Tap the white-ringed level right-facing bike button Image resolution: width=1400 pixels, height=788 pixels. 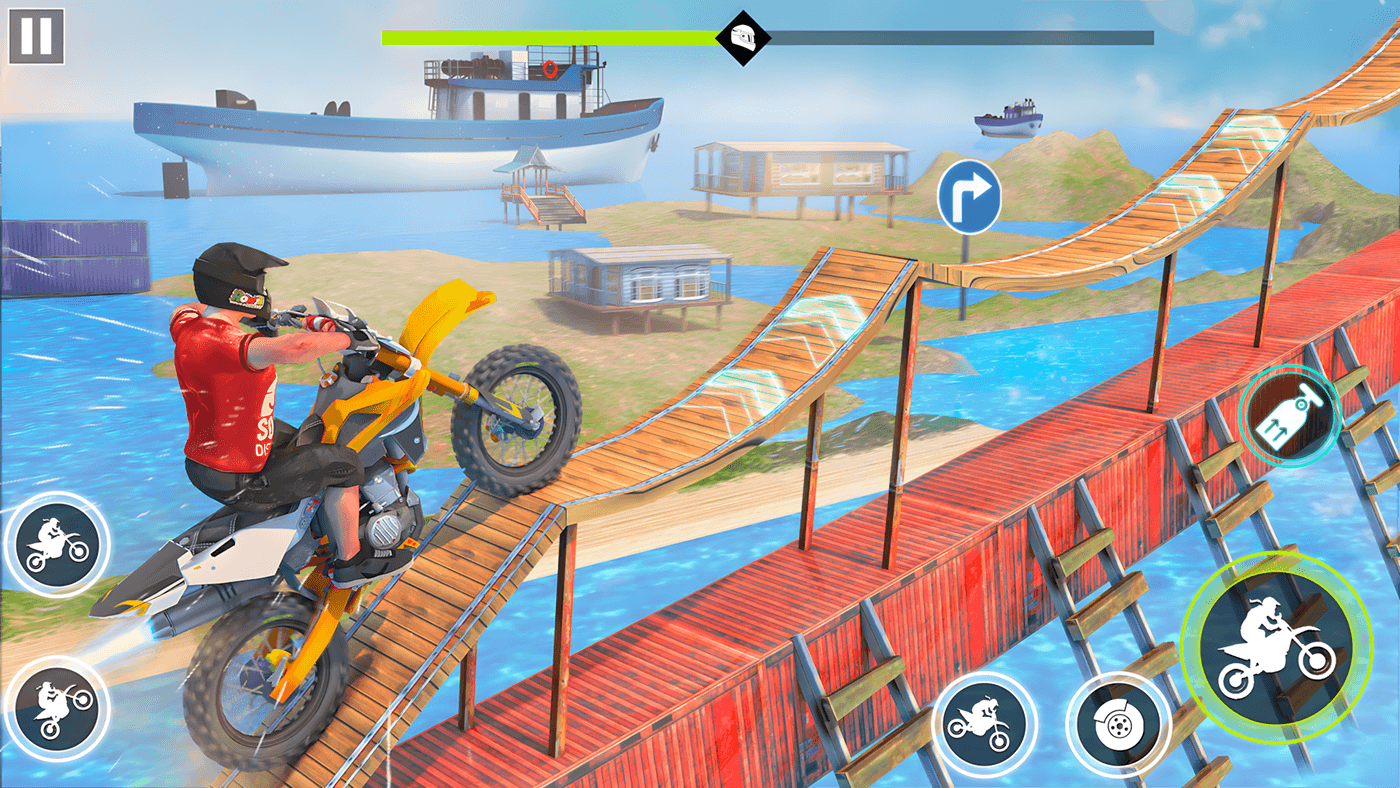pos(57,544)
